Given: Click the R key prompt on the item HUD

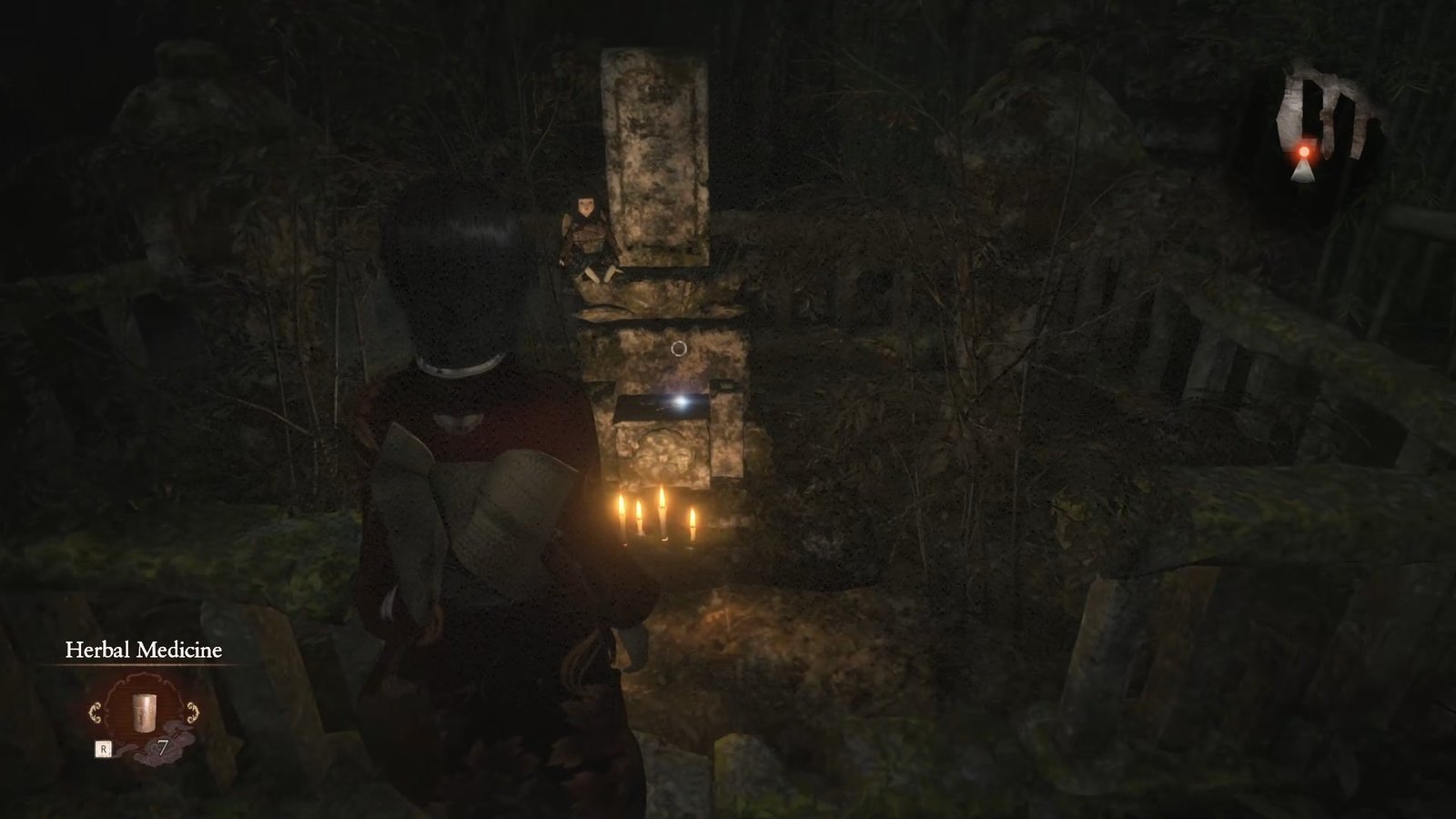Looking at the screenshot, I should click(104, 748).
